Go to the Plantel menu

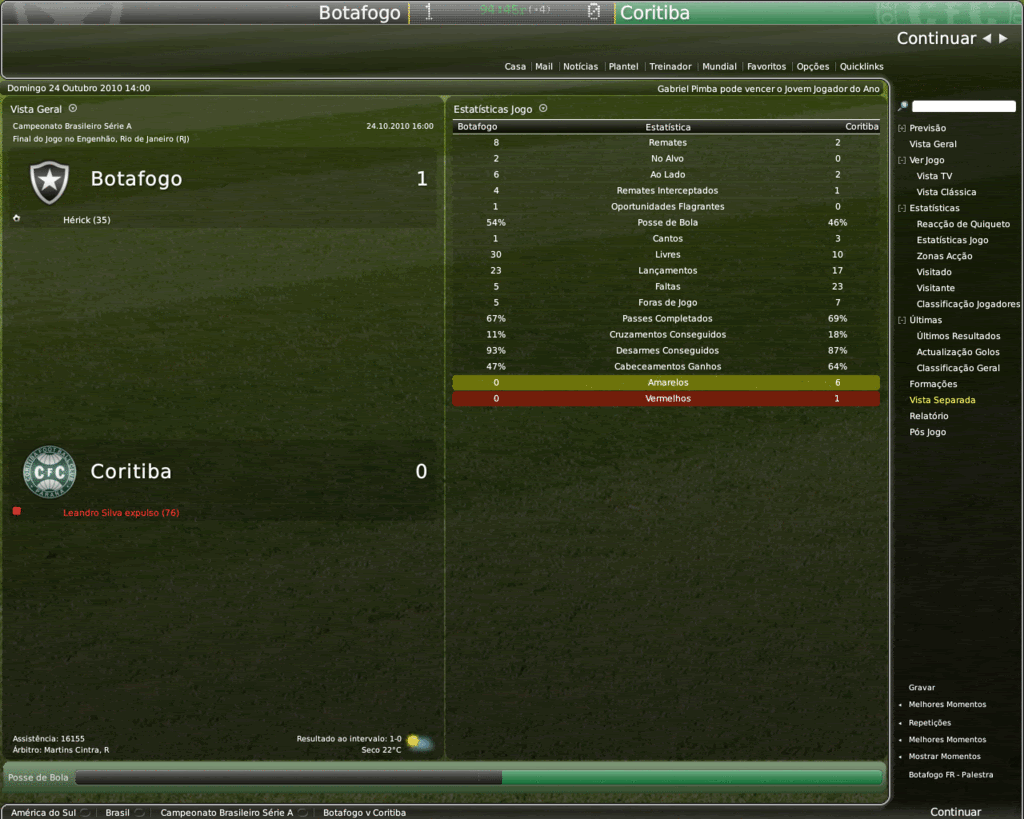623,67
